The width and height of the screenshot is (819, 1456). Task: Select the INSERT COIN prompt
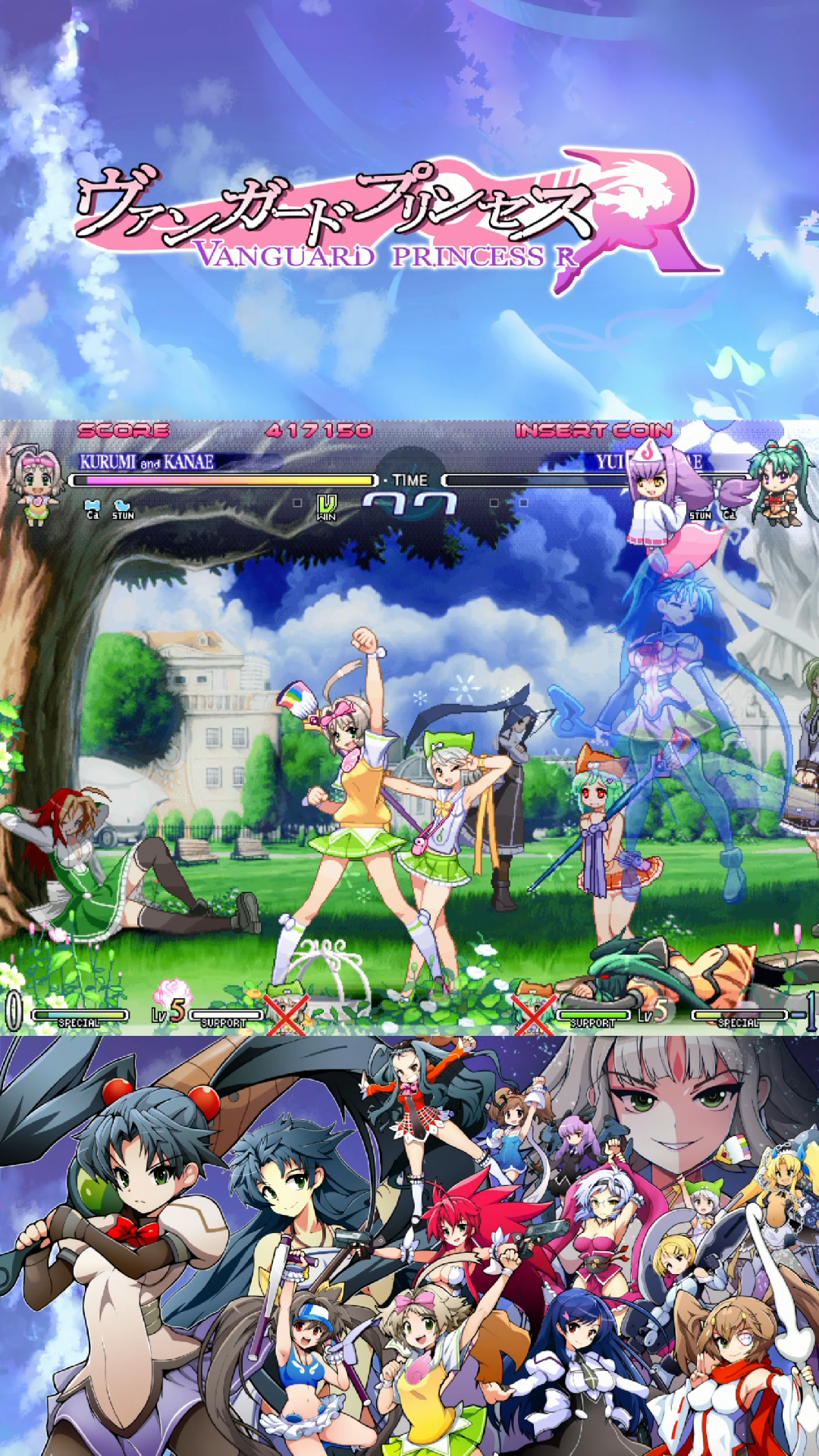point(593,431)
